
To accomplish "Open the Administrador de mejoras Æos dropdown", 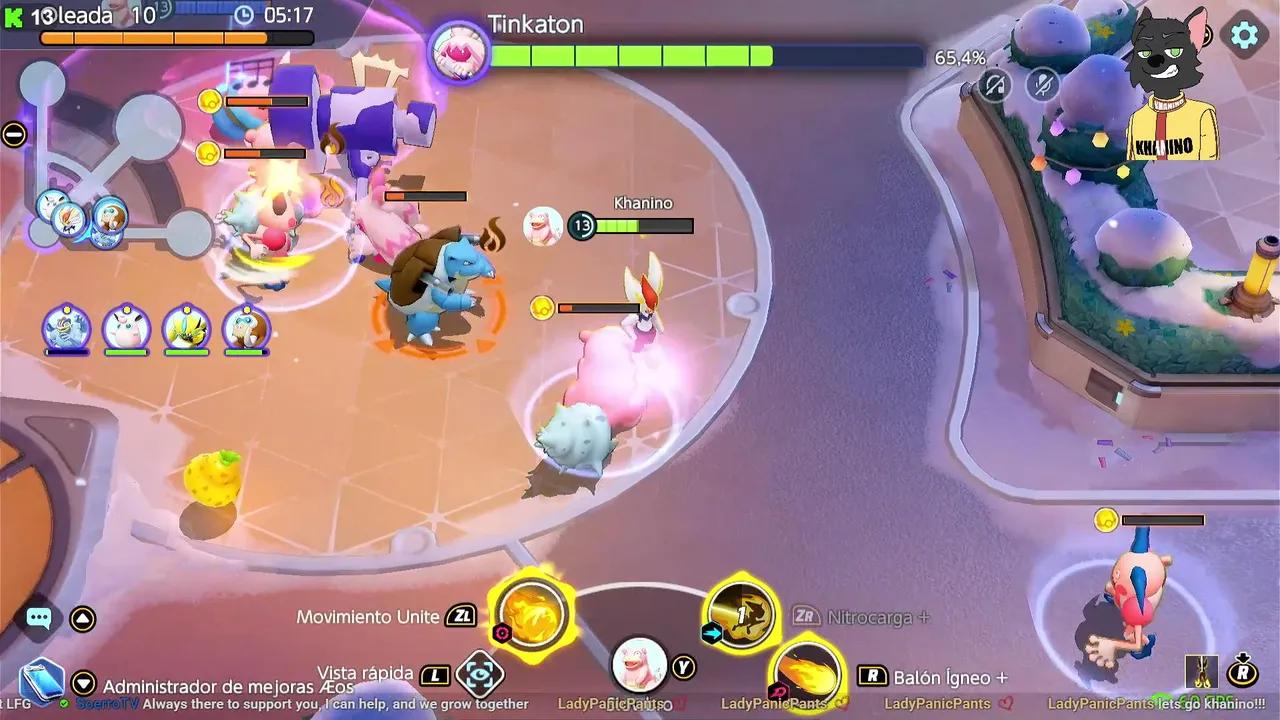I will 84,685.
